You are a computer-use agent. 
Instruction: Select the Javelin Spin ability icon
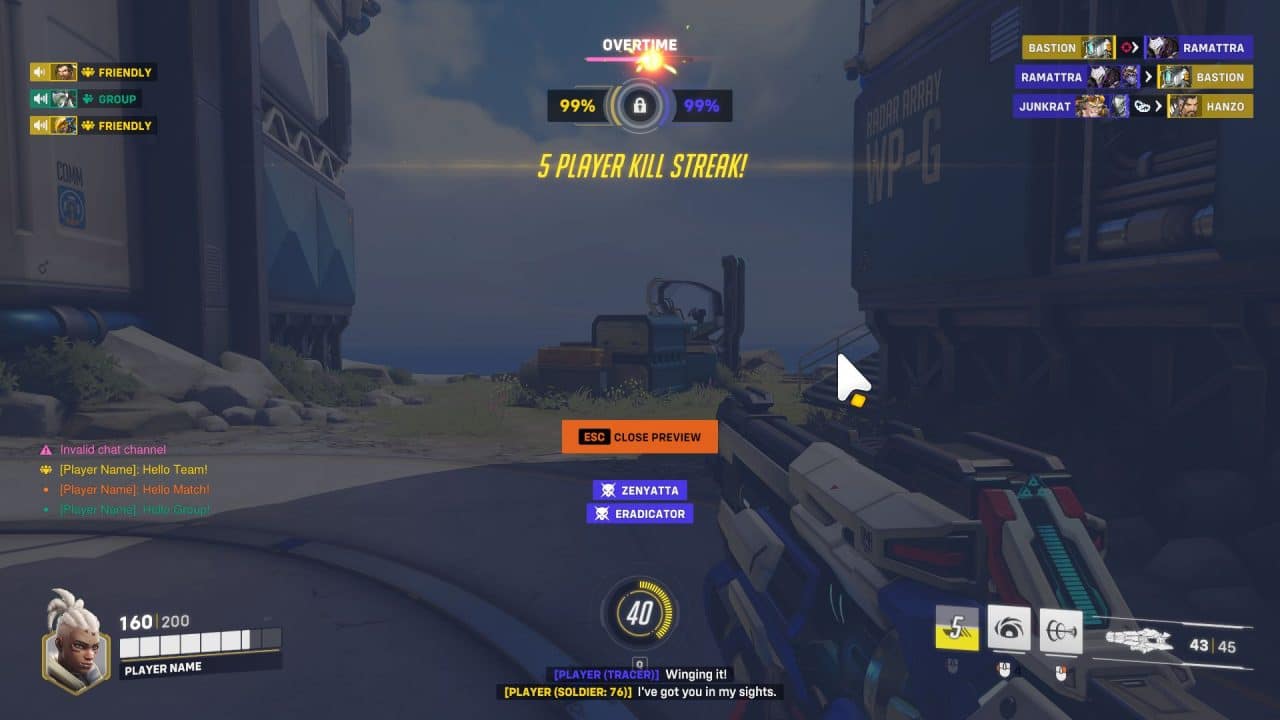[x=1062, y=630]
